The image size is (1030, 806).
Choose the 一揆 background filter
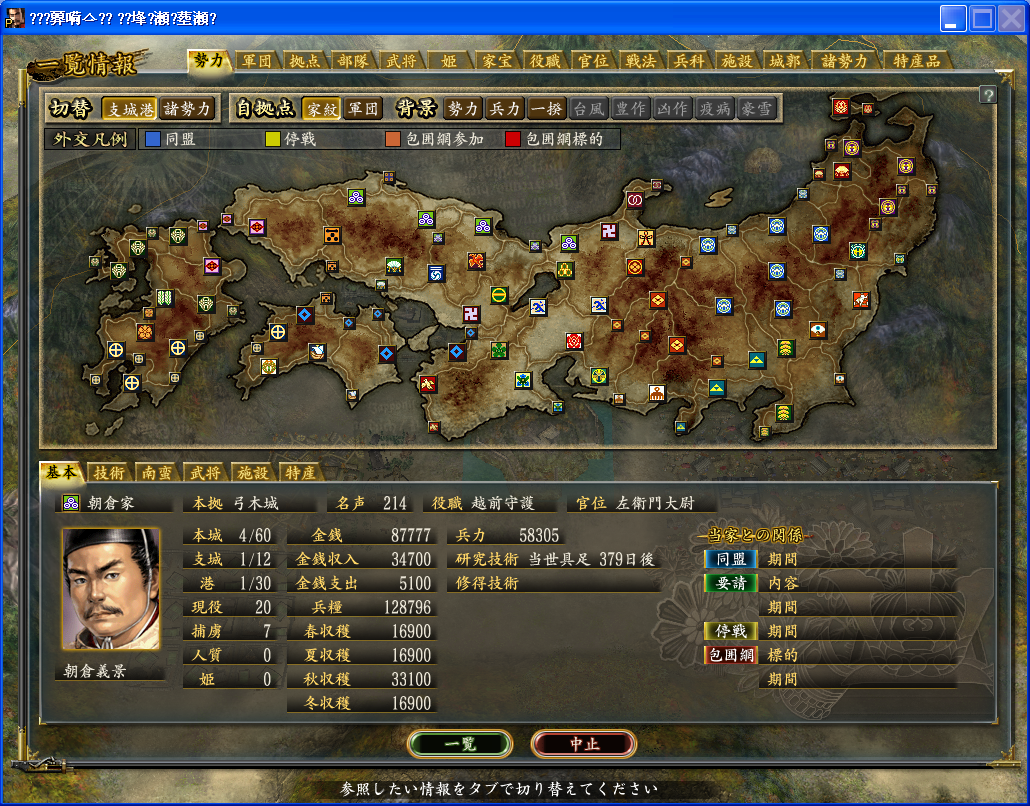click(547, 108)
